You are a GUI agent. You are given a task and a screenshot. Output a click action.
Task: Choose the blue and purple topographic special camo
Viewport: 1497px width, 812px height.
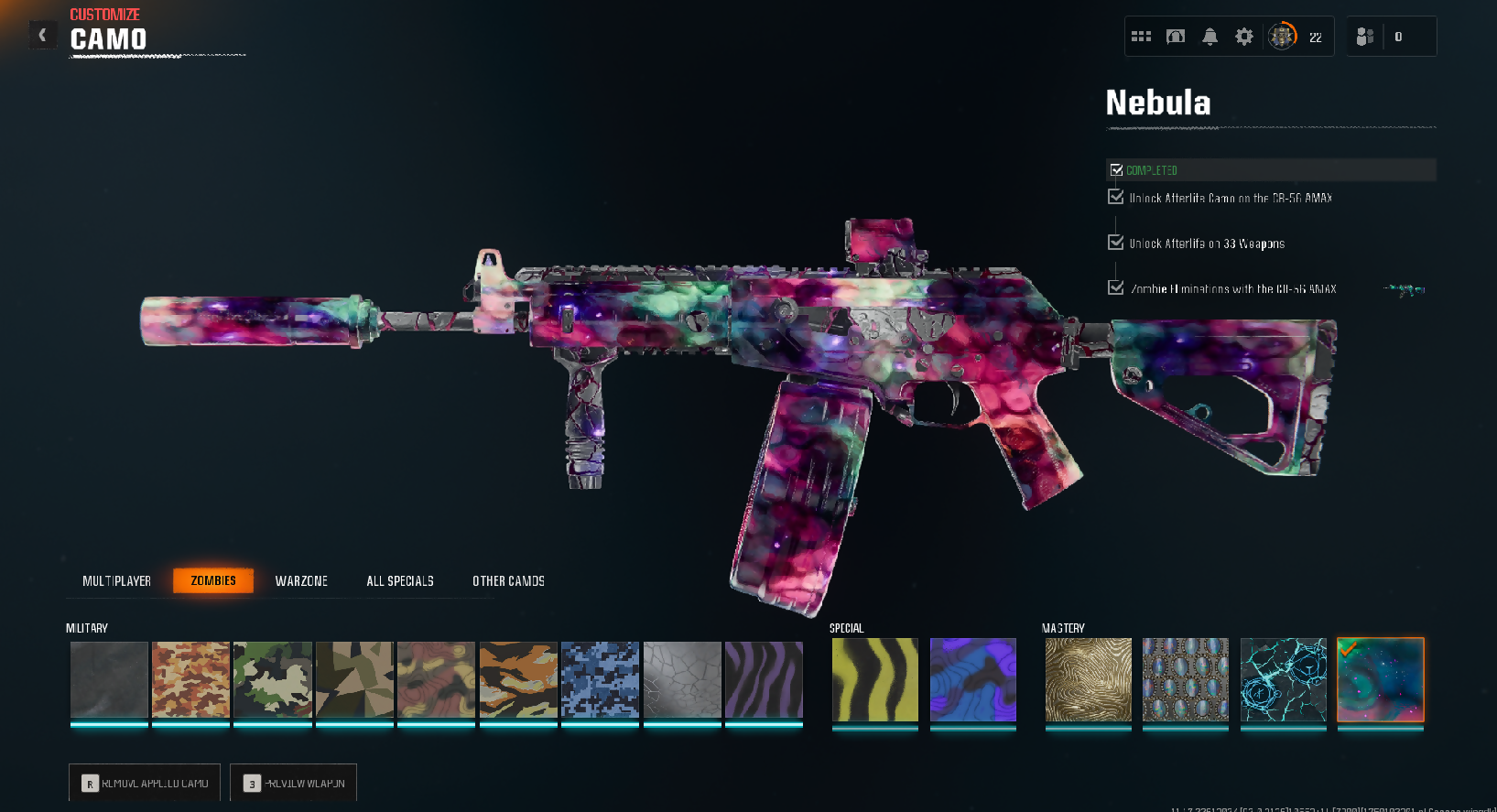[973, 679]
